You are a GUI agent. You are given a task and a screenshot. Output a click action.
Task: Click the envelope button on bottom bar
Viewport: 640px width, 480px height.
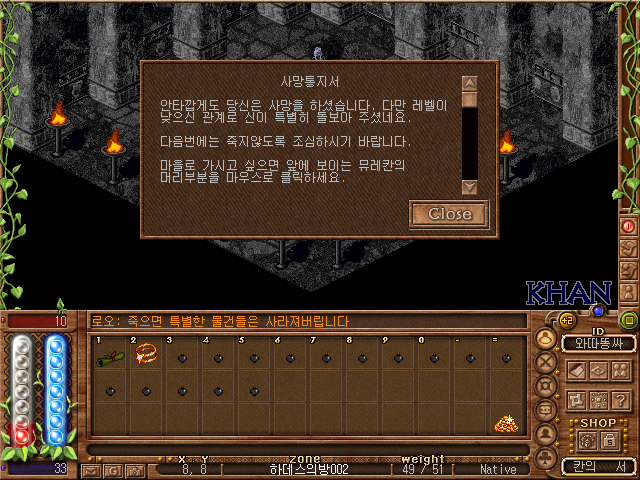click(x=92, y=469)
